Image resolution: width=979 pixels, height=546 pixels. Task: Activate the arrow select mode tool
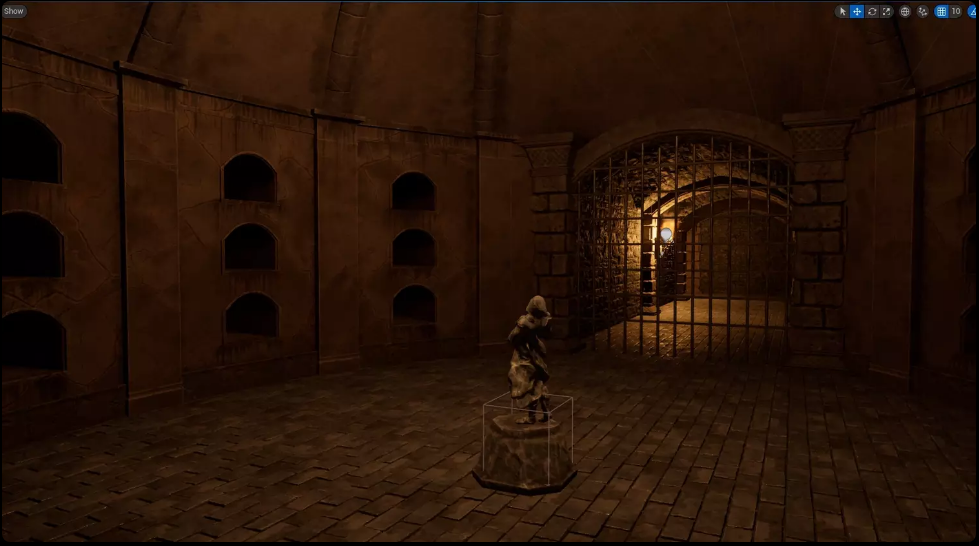click(x=843, y=11)
